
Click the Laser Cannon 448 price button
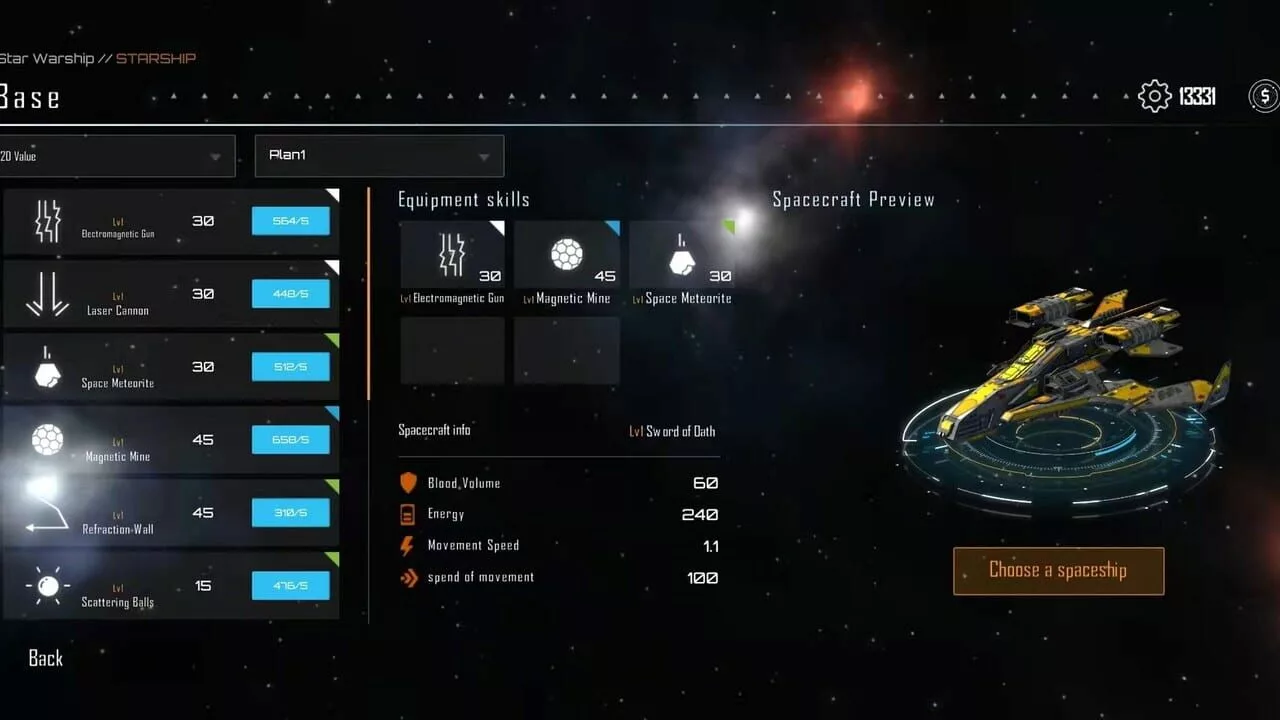click(290, 294)
